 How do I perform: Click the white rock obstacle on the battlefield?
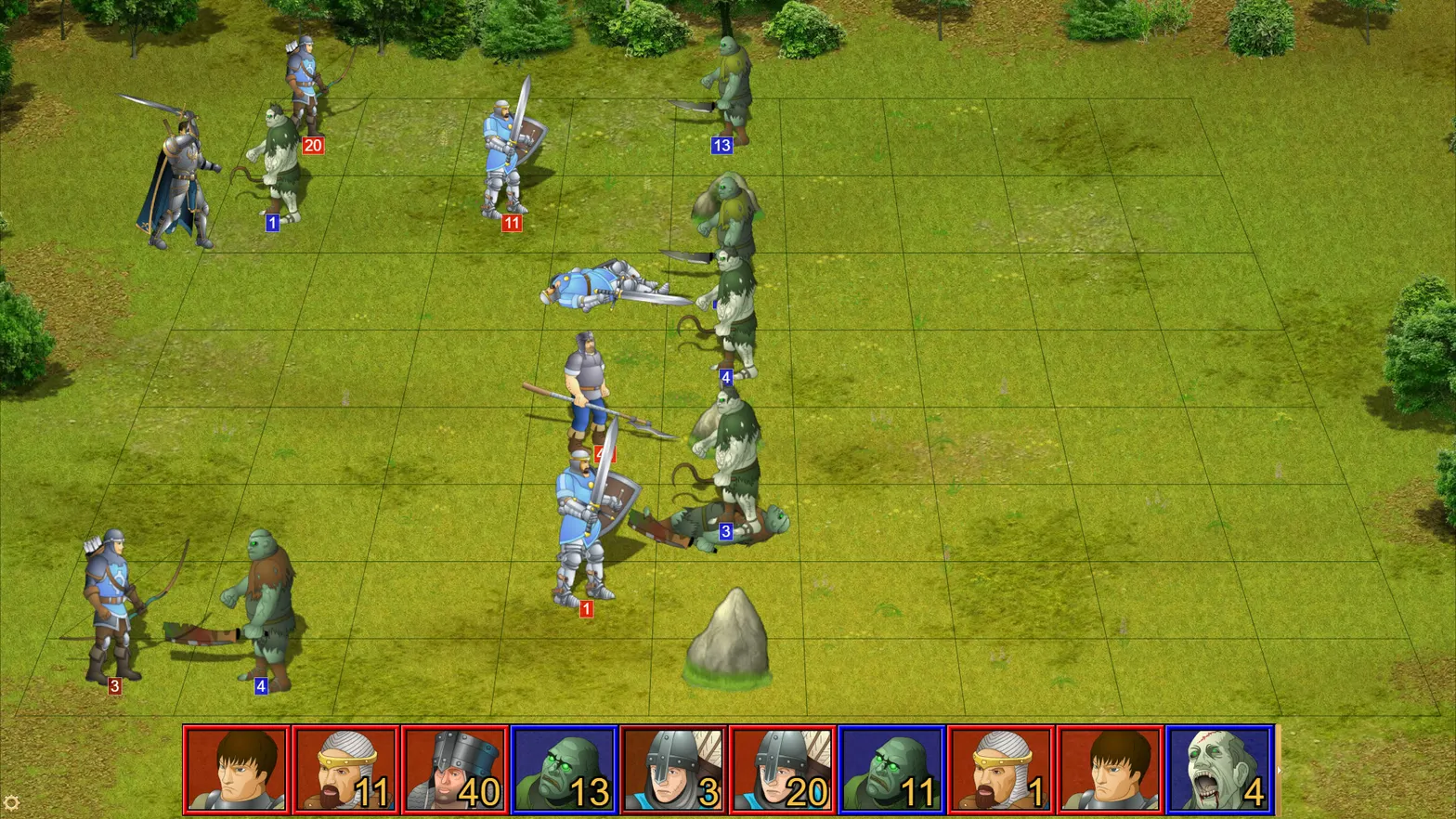click(x=730, y=641)
